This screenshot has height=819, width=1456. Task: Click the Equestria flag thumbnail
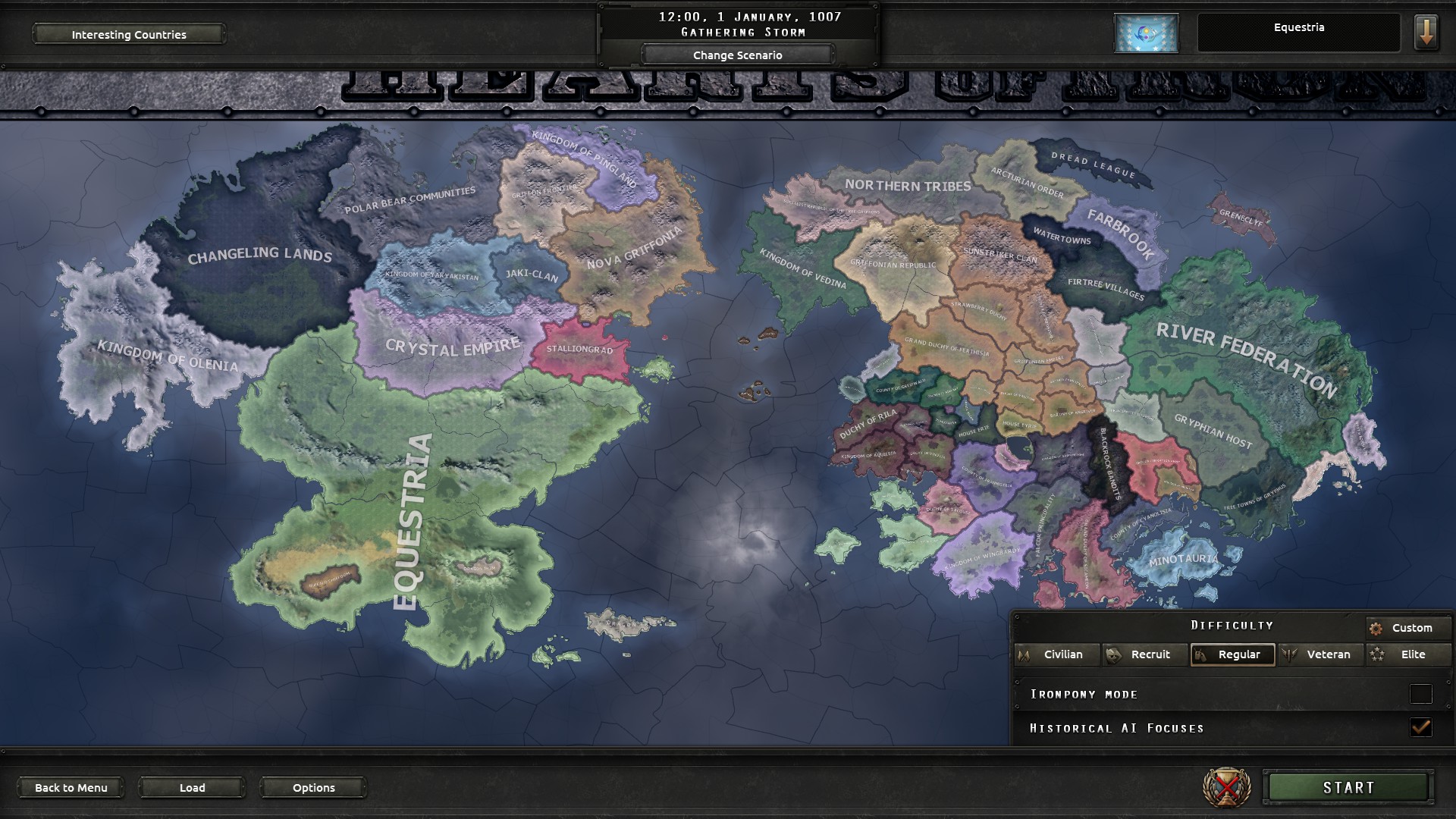(x=1146, y=33)
